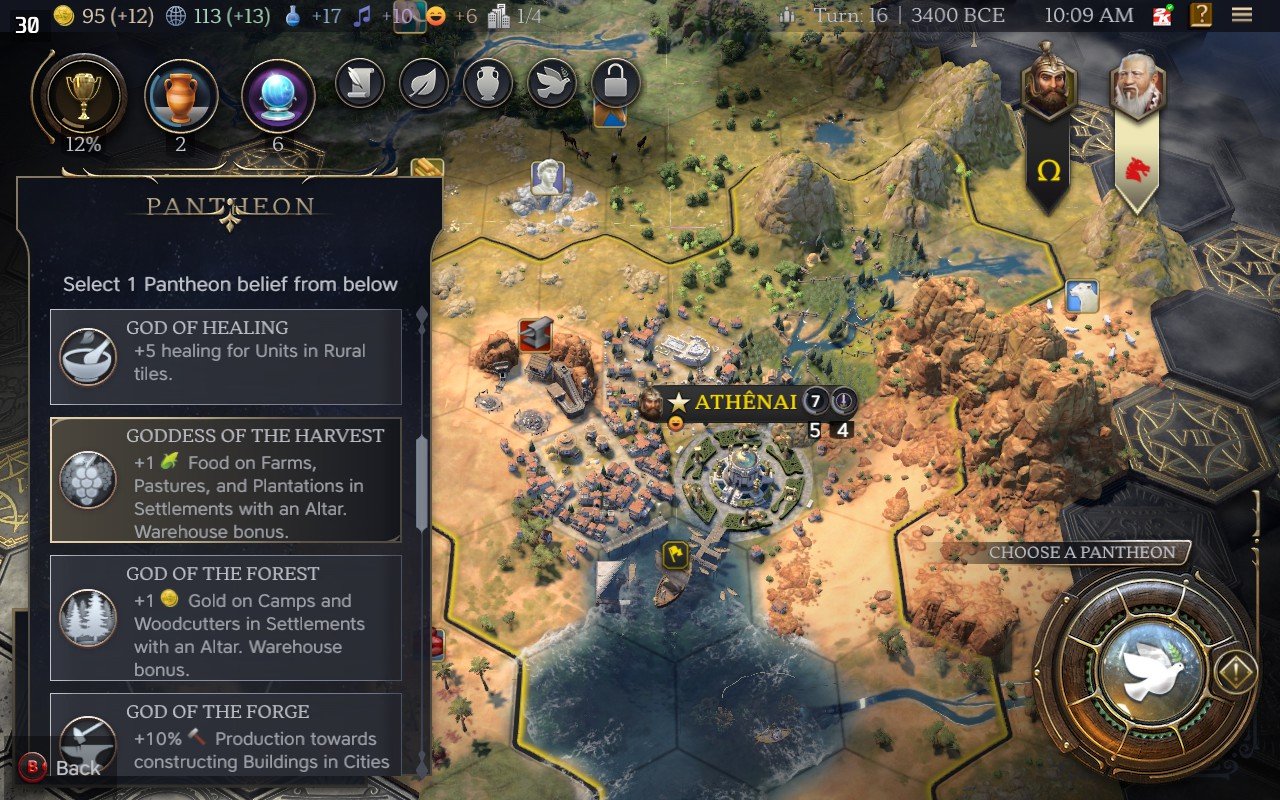Image resolution: width=1280 pixels, height=800 pixels.
Task: Click the amphora icon showing 2
Action: pyautogui.click(x=181, y=97)
